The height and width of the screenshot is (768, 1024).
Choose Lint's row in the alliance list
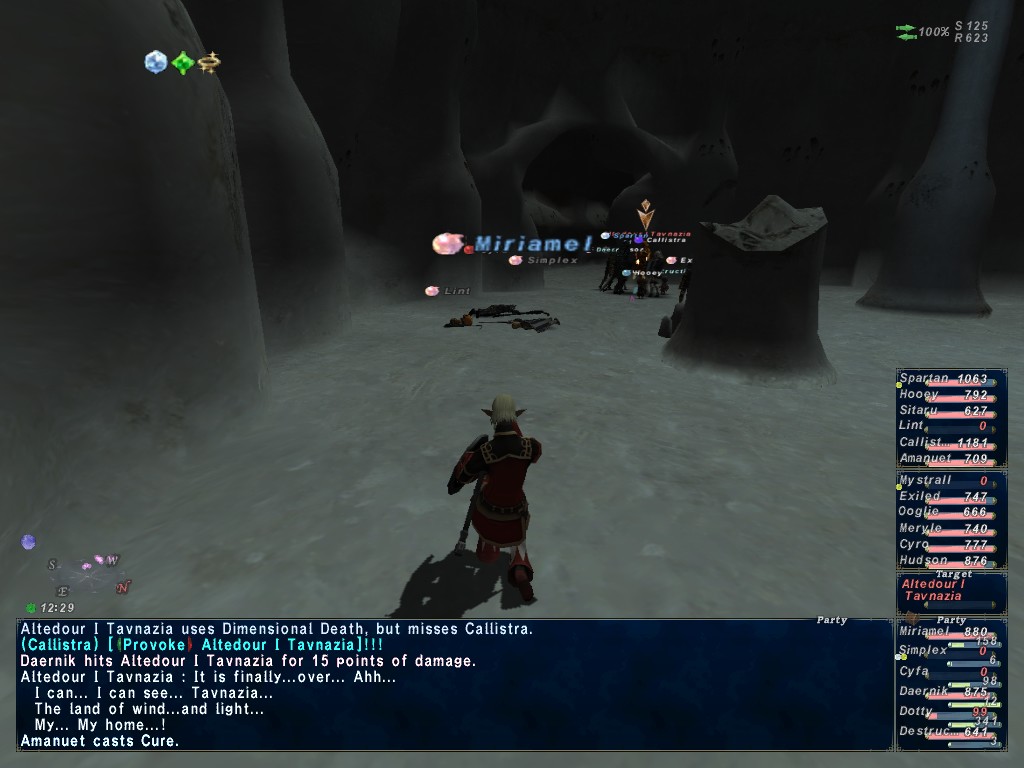pos(948,426)
